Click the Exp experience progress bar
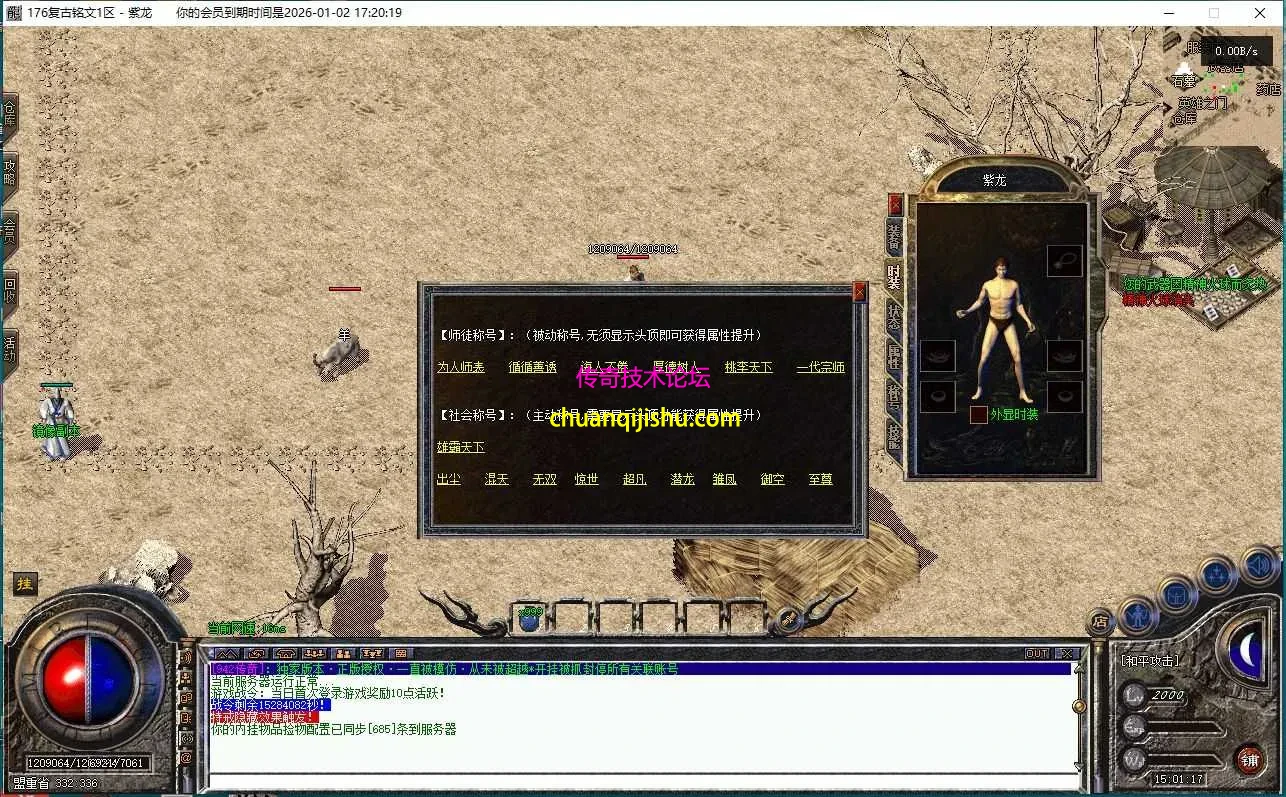Image resolution: width=1286 pixels, height=797 pixels. point(1184,727)
